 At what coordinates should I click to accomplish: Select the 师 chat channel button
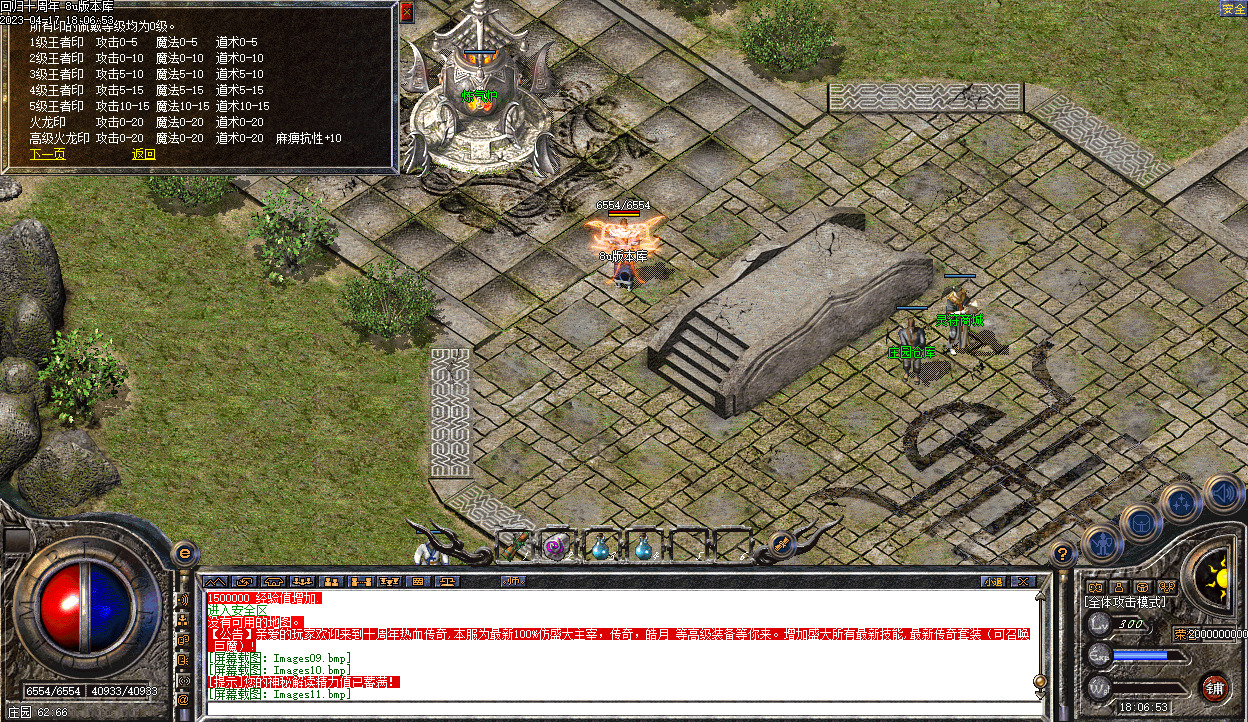pyautogui.click(x=513, y=581)
